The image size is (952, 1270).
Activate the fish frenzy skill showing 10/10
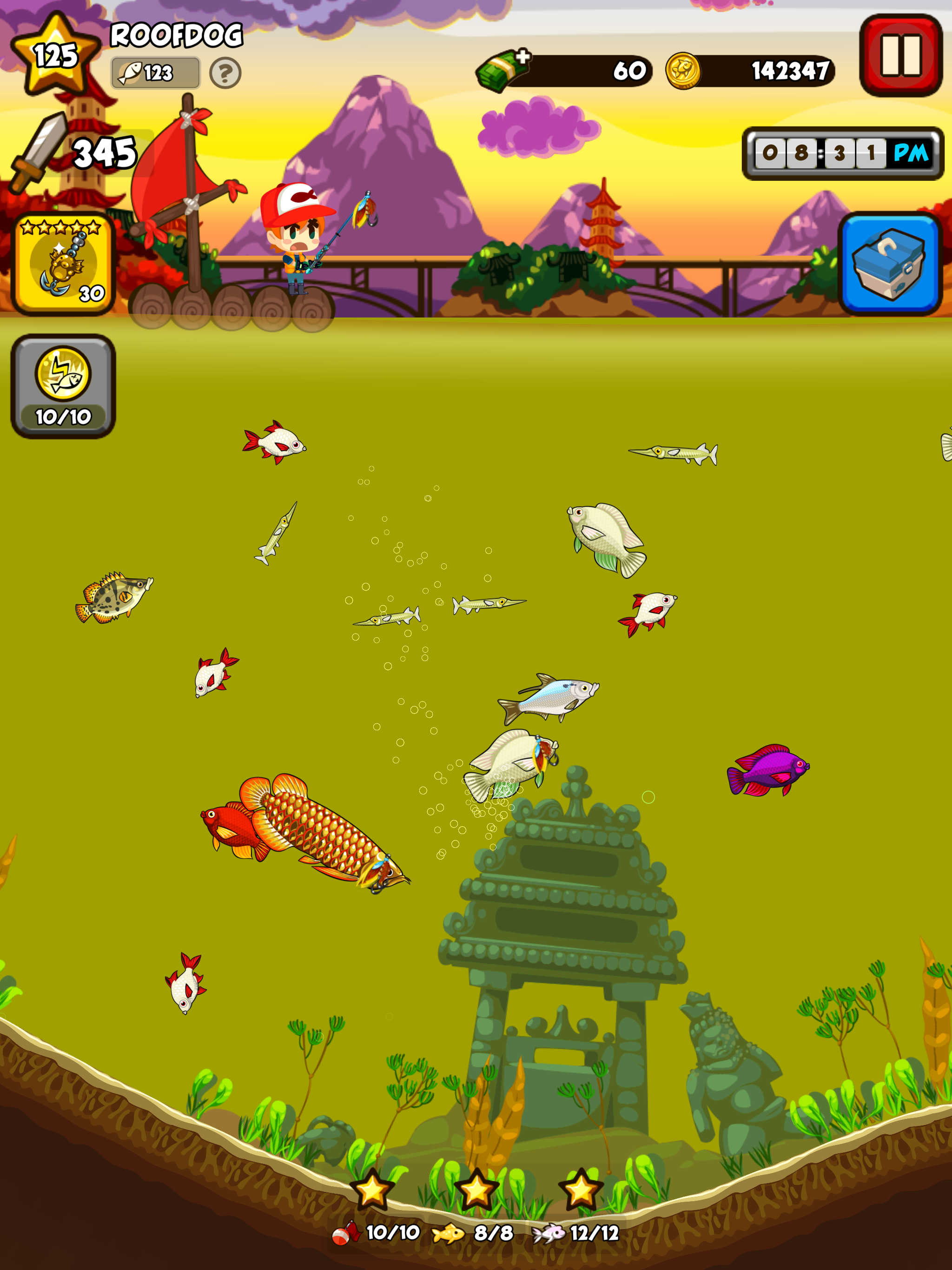(x=62, y=384)
